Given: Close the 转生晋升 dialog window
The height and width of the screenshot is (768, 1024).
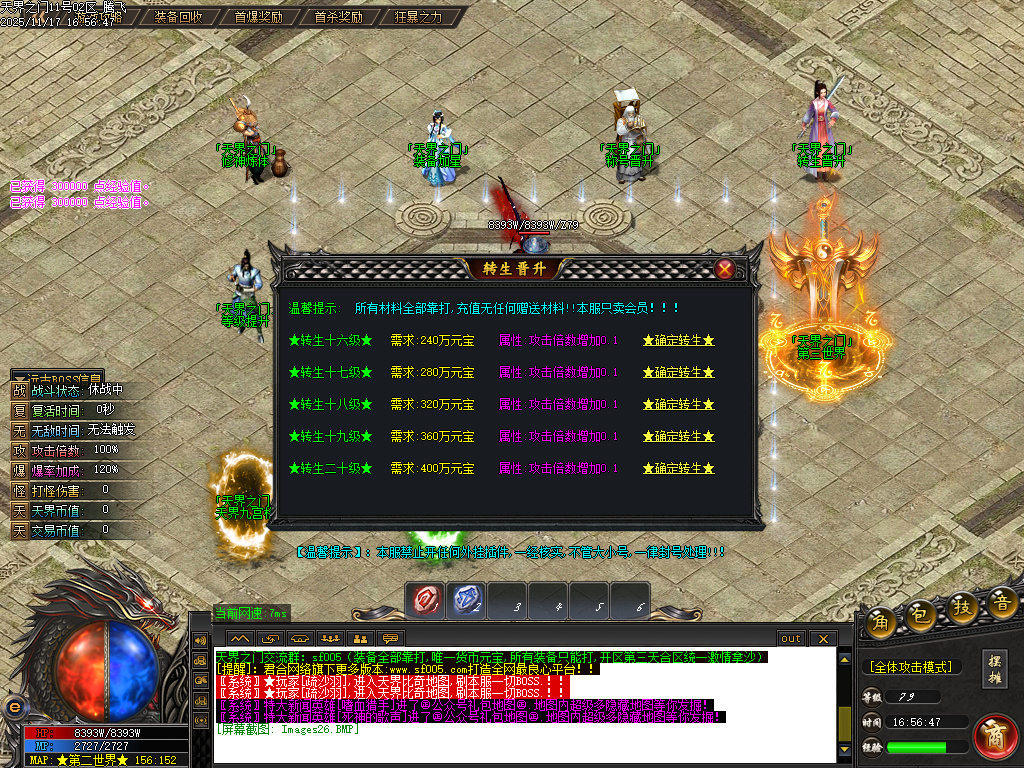Looking at the screenshot, I should tap(725, 269).
